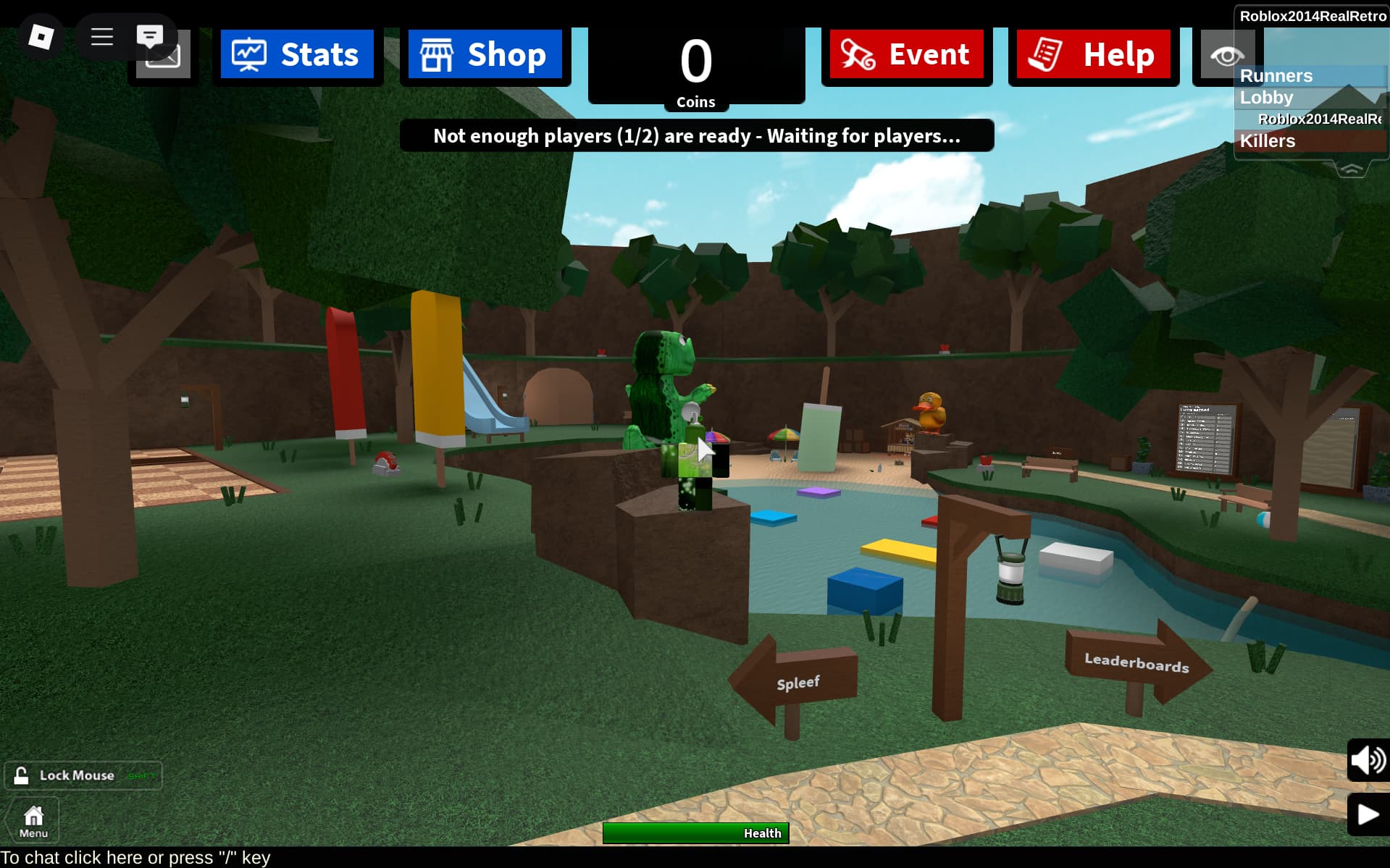
Task: Open the chat bubble icon
Action: pyautogui.click(x=151, y=35)
